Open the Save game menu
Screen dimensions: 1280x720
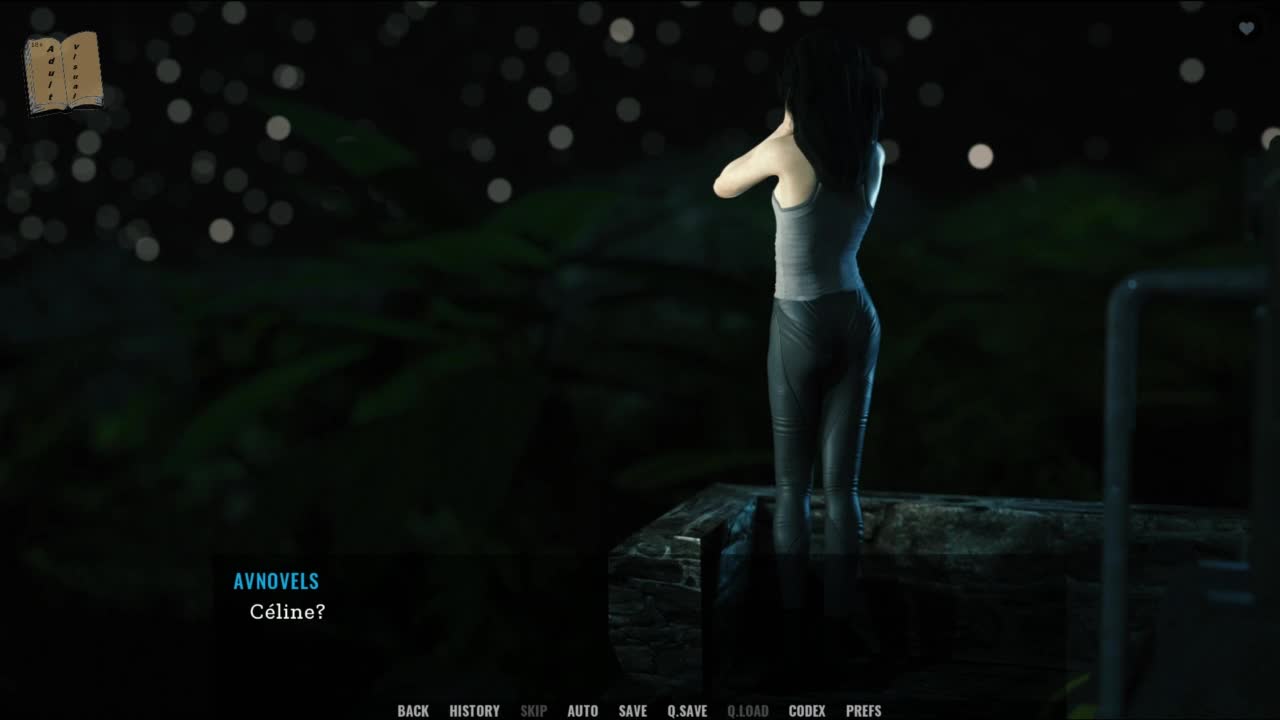click(x=632, y=711)
